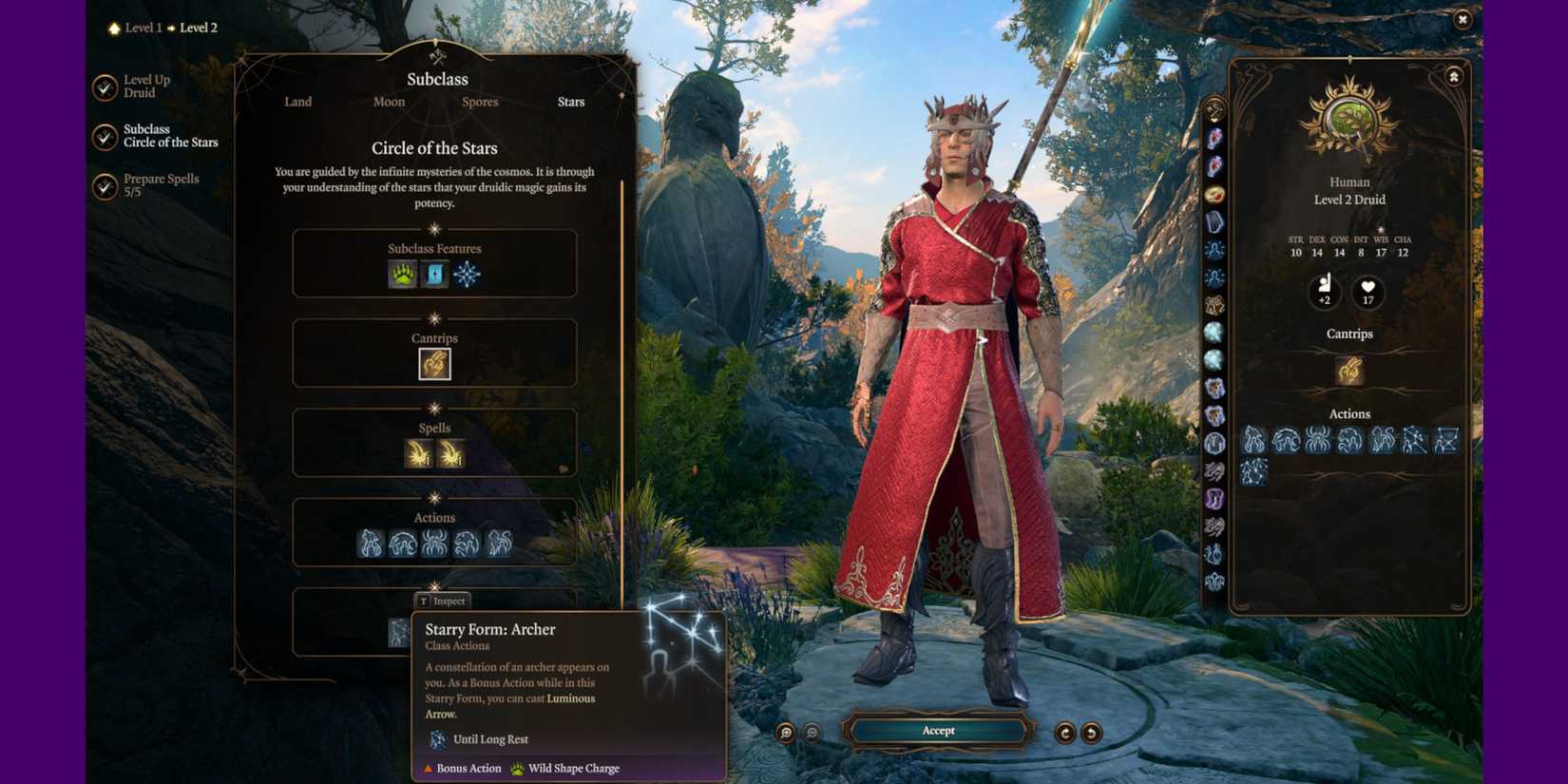The width and height of the screenshot is (1568, 784).
Task: Select the cantrip icon in the Subclass panel
Action: tap(434, 364)
